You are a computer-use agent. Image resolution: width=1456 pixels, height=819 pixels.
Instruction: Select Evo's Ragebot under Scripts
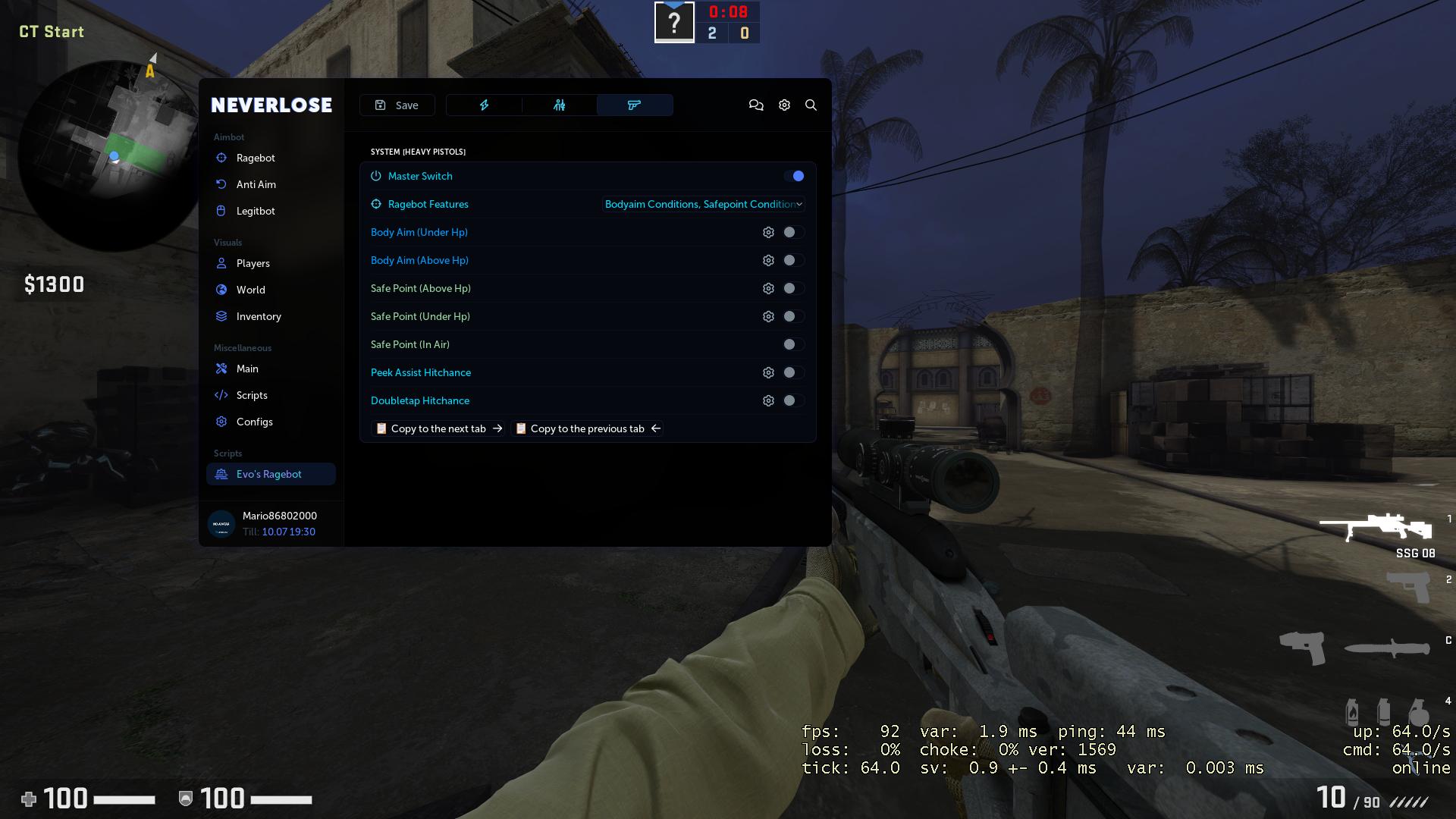268,474
